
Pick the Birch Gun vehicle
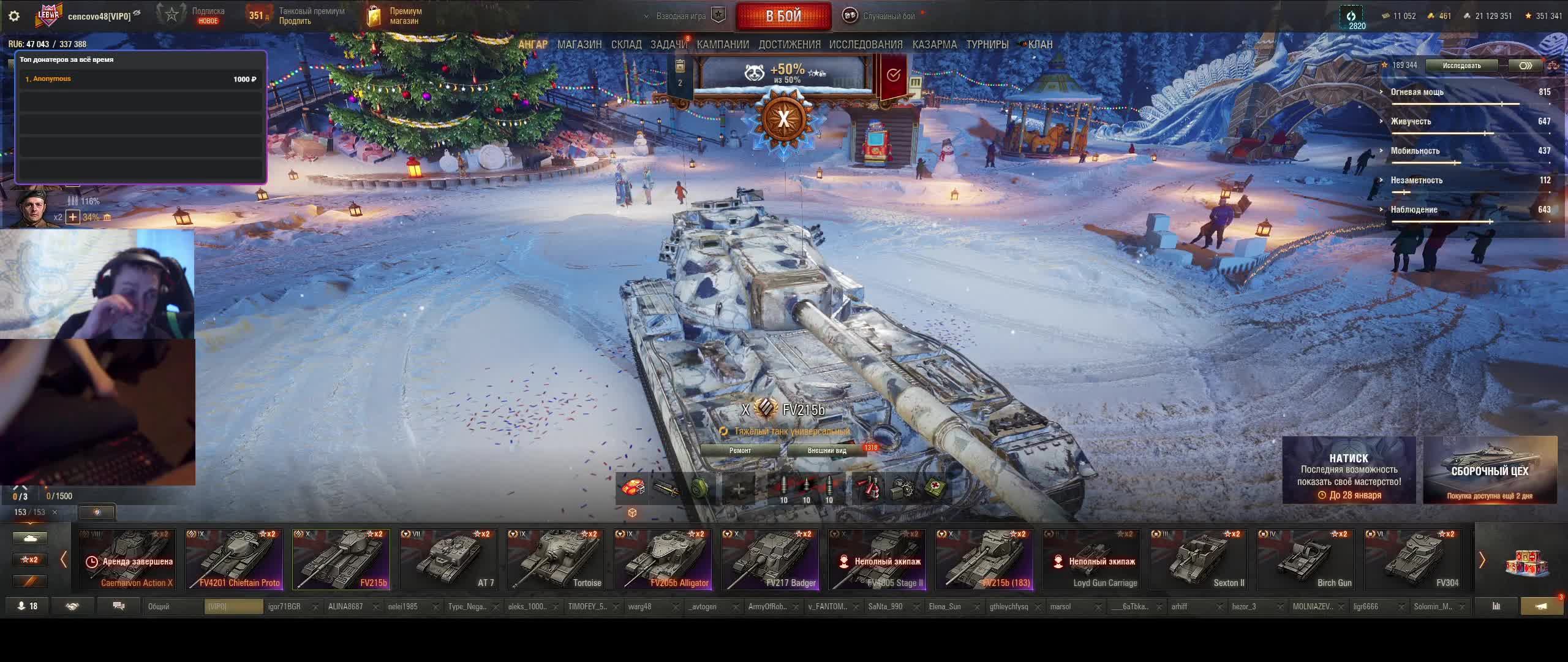click(1306, 560)
